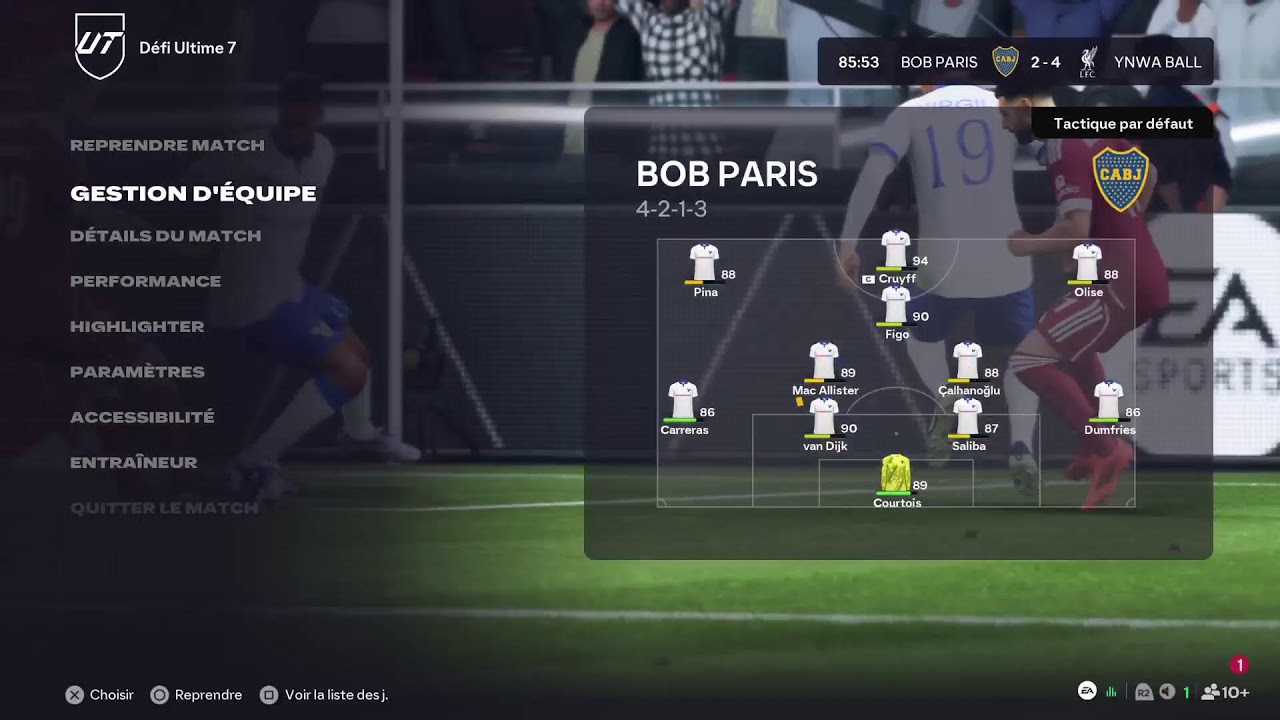Open Gestion d'équipe menu
The width and height of the screenshot is (1280, 720).
193,193
